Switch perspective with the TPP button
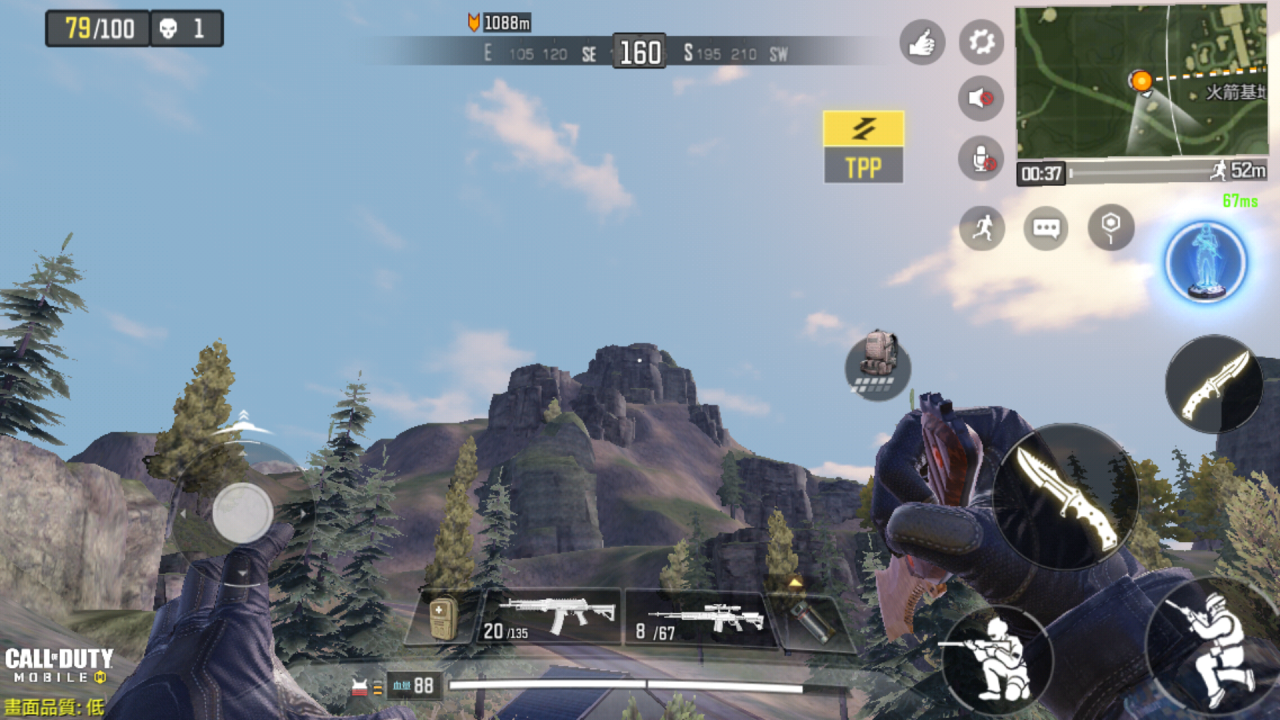The width and height of the screenshot is (1280, 720). click(x=863, y=147)
